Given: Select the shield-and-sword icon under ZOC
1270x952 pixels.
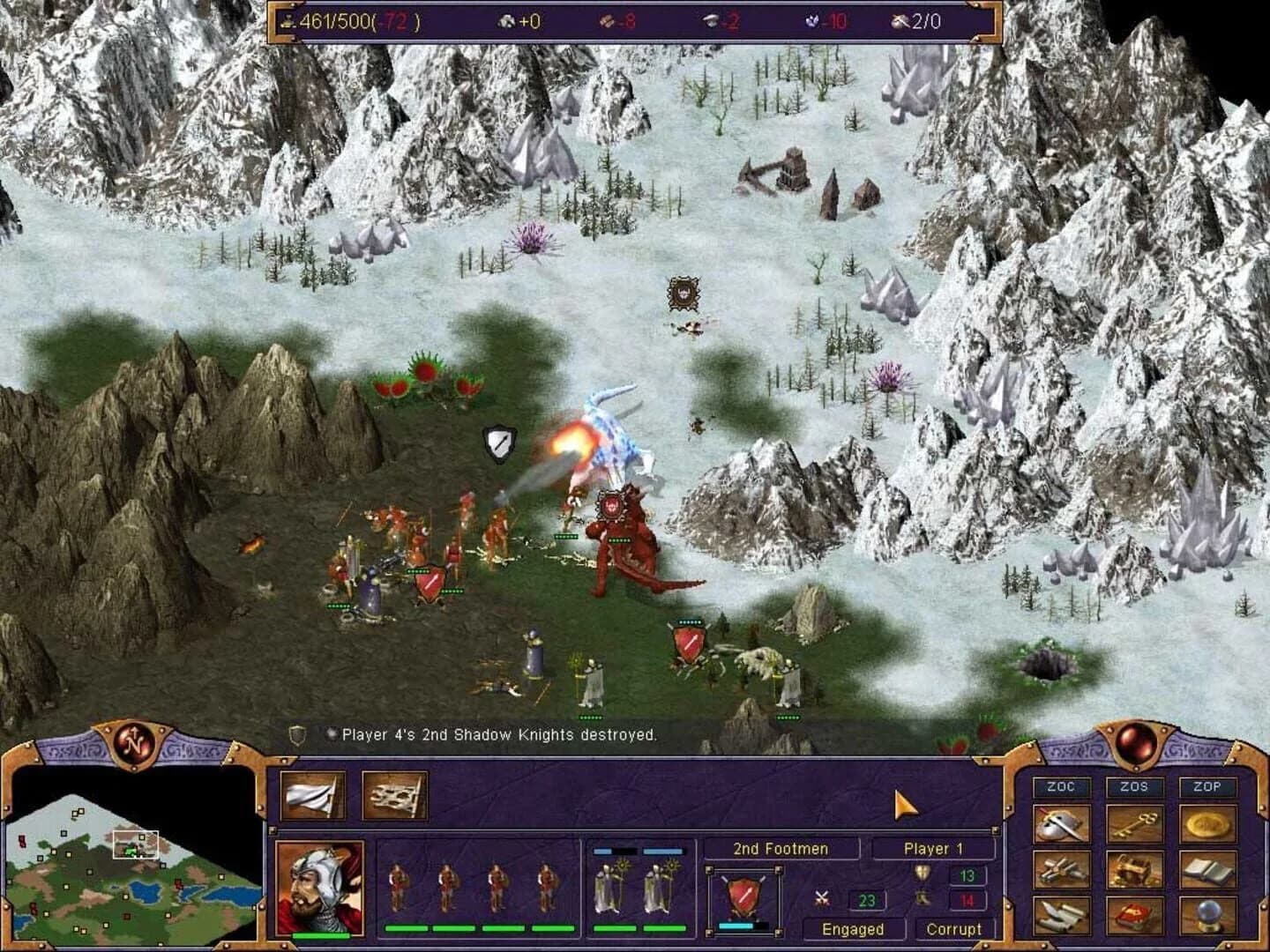Looking at the screenshot, I should pyautogui.click(x=1063, y=823).
